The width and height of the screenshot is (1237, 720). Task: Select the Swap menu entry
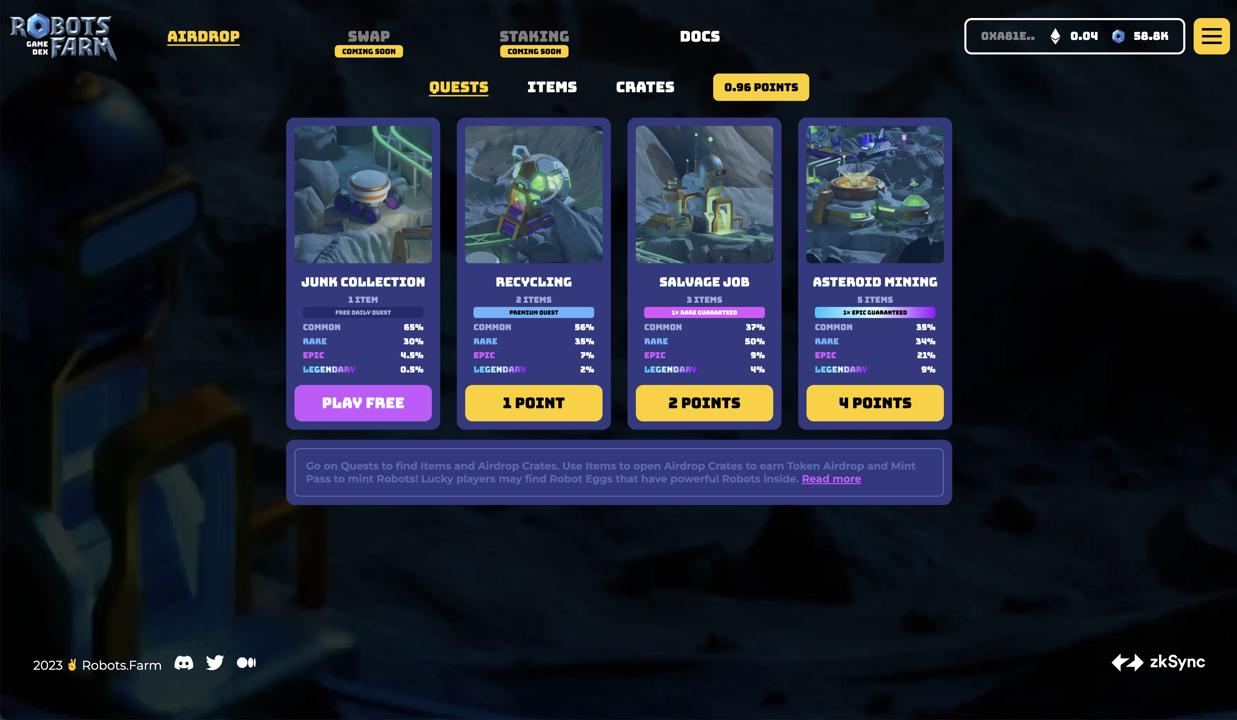point(369,37)
